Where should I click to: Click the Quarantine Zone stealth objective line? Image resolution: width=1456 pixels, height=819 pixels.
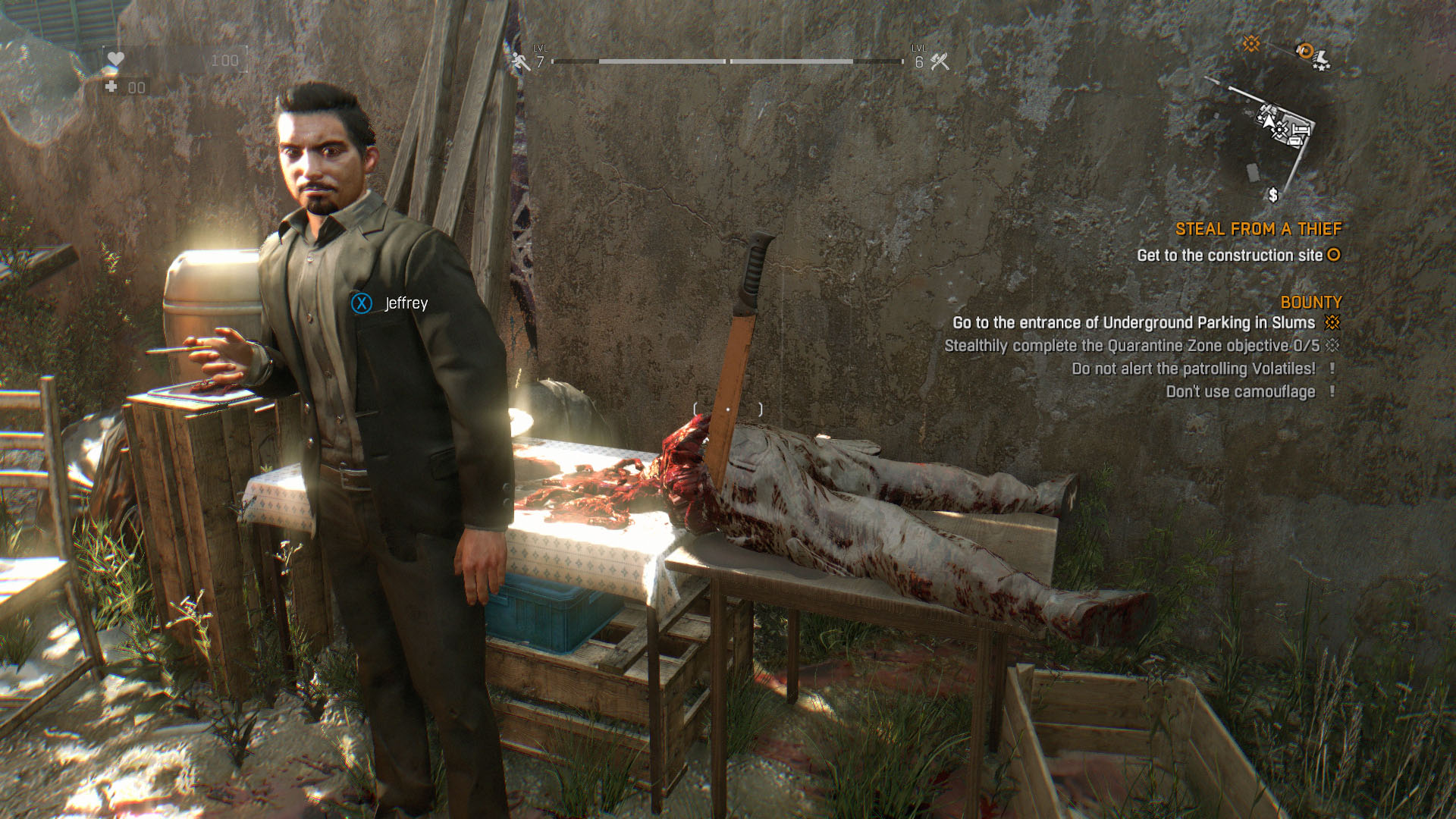pos(1131,346)
